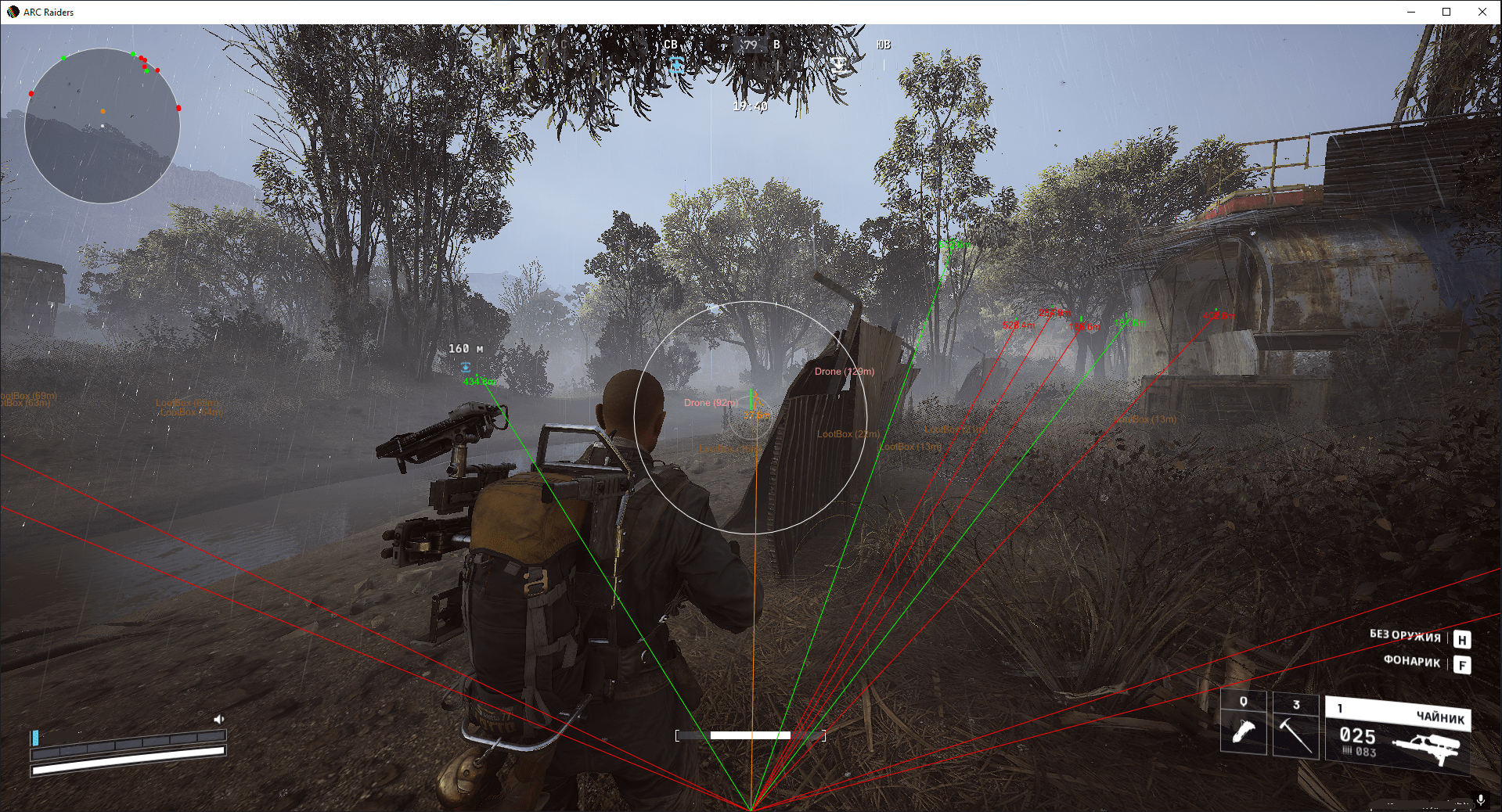Click the ammo counter showing 025
1502x812 pixels.
point(1357,737)
